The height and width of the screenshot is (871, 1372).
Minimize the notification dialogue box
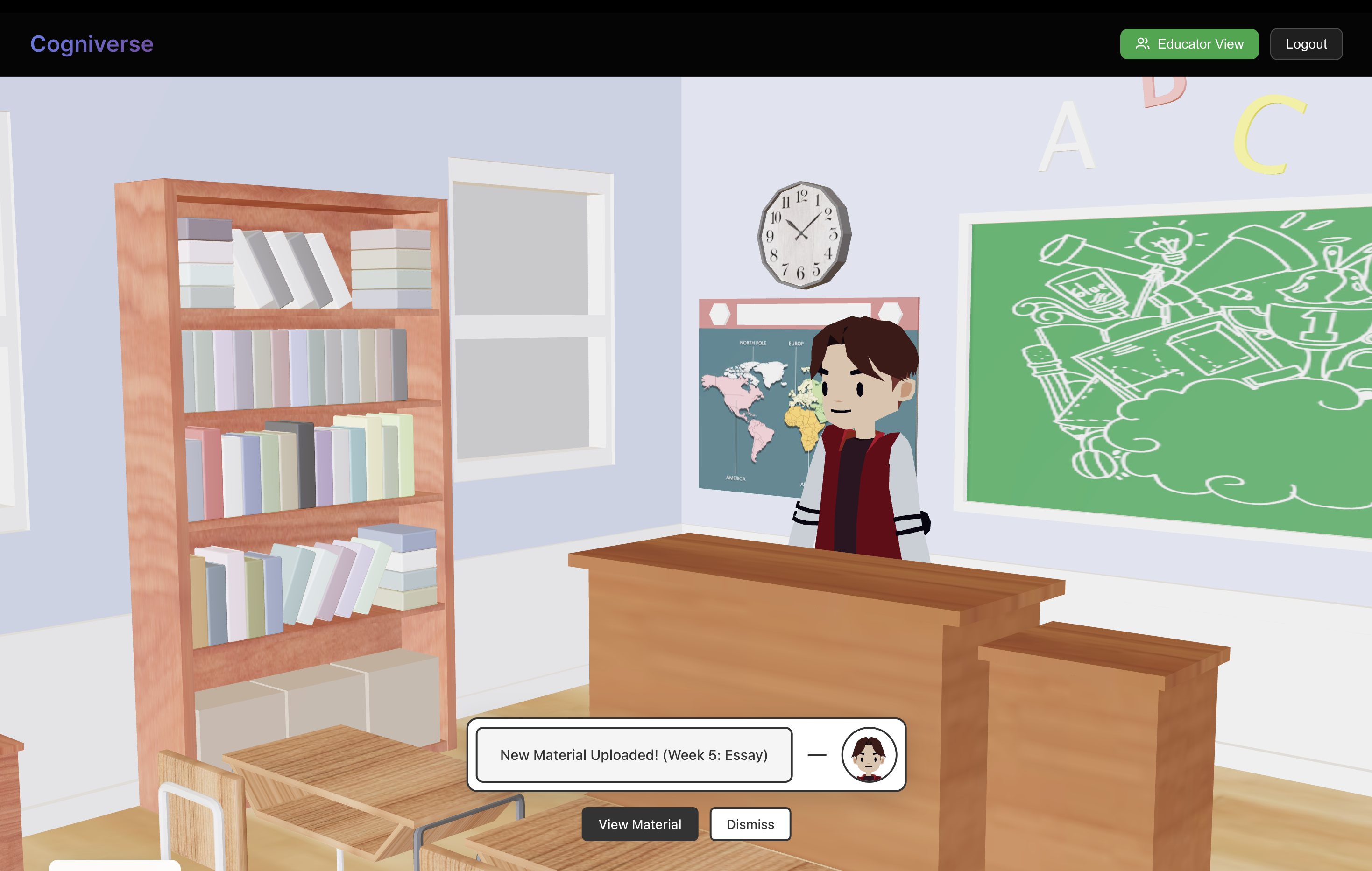816,754
